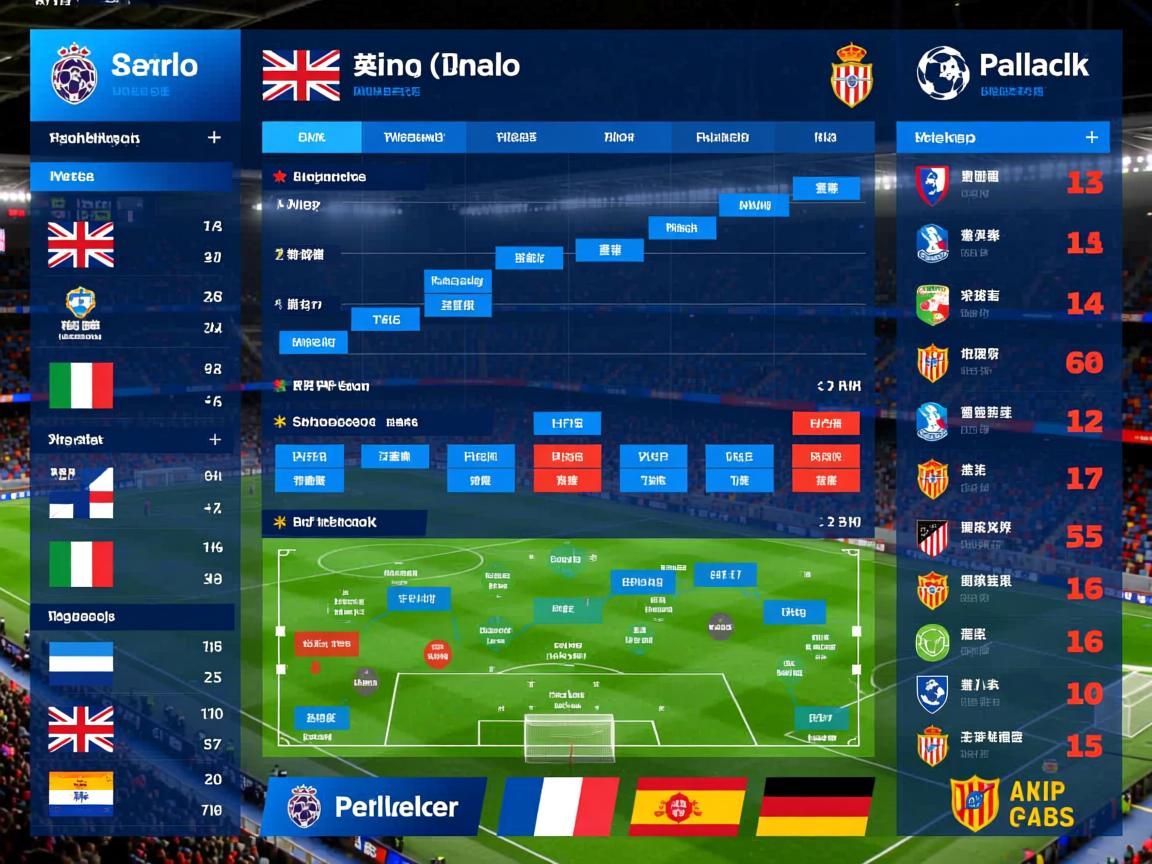1152x864 pixels.
Task: Select the red circular player marker on pitch
Action: click(x=437, y=654)
